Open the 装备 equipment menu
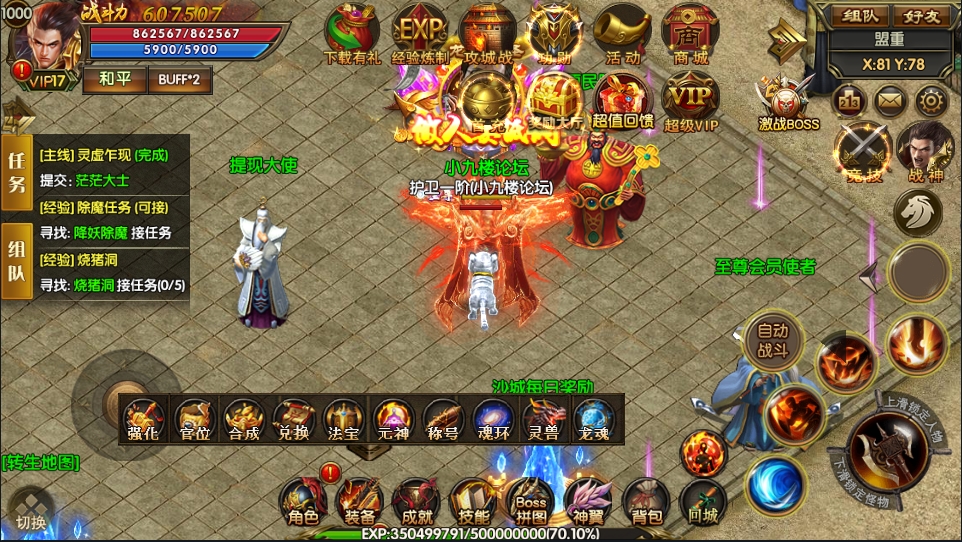 (359, 501)
